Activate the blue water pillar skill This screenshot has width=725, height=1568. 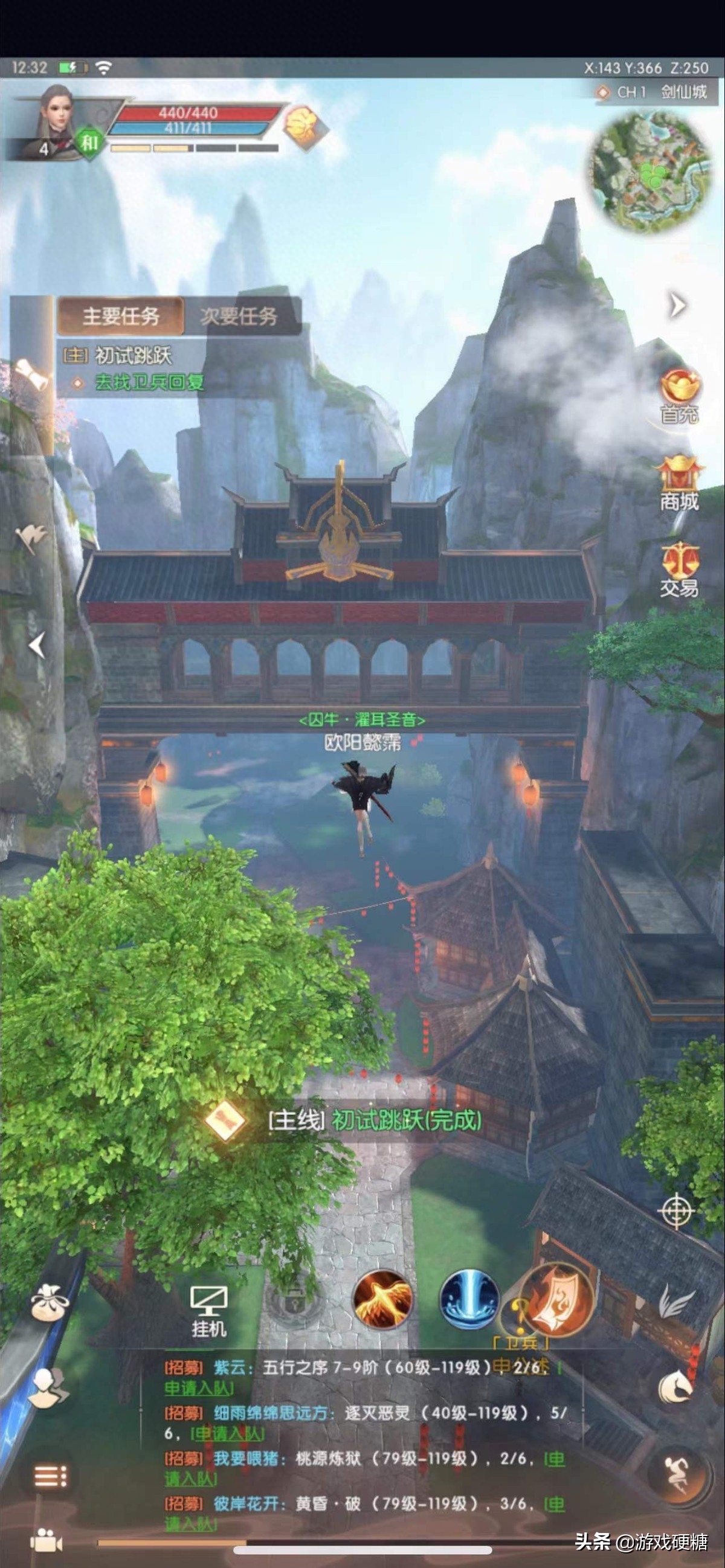pyautogui.click(x=469, y=1300)
